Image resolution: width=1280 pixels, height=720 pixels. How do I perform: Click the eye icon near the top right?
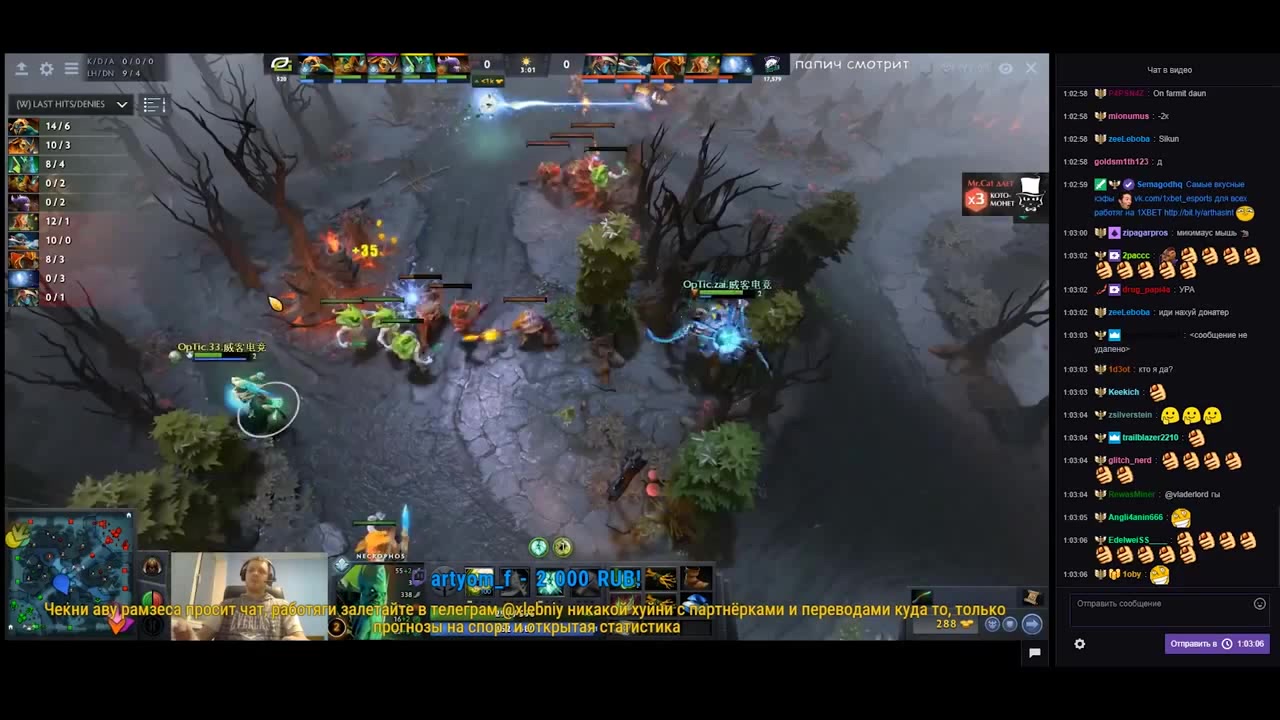tap(1005, 68)
